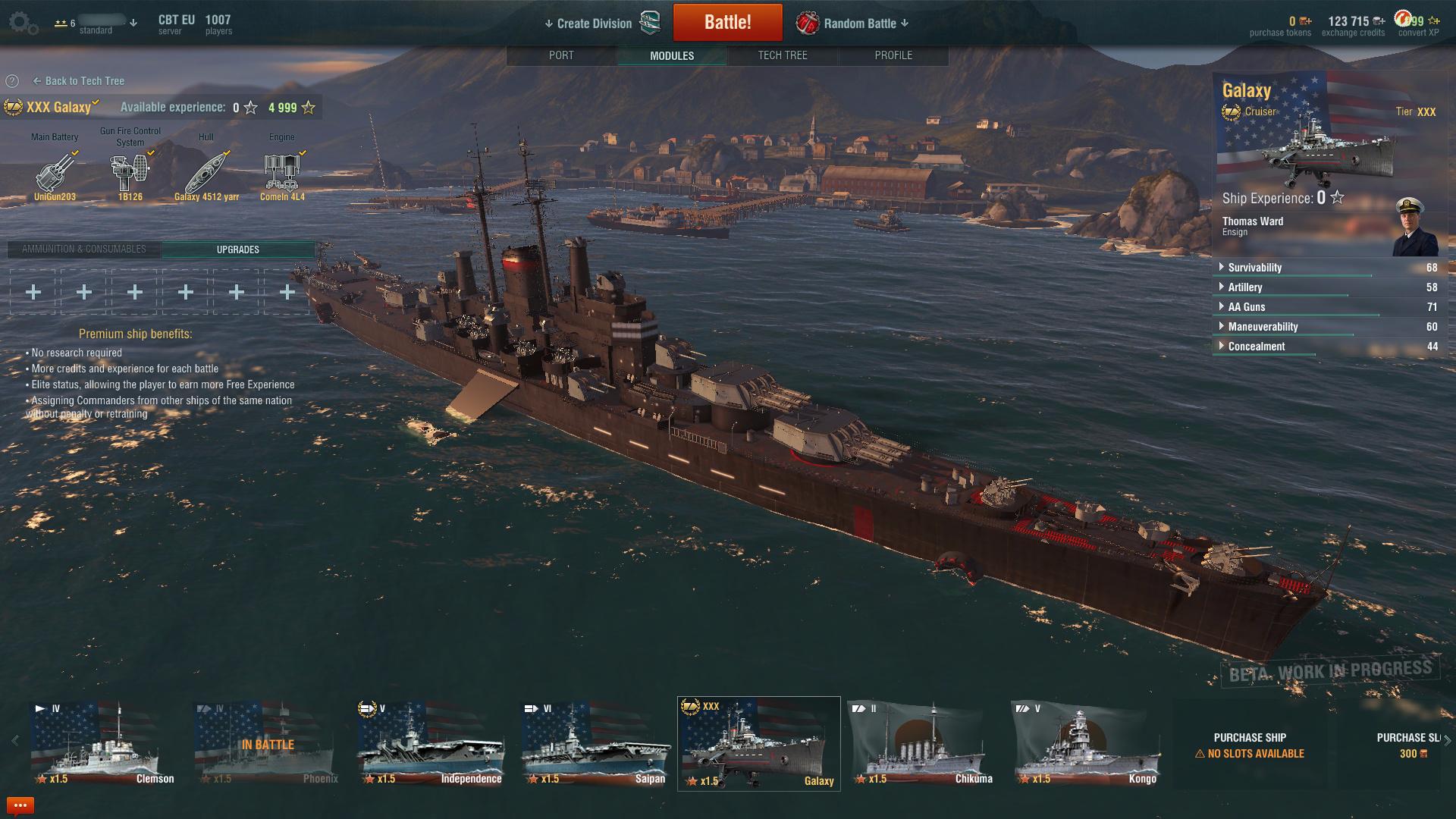Switch to the Tech Tree tab
Viewport: 1456px width, 819px height.
(783, 55)
